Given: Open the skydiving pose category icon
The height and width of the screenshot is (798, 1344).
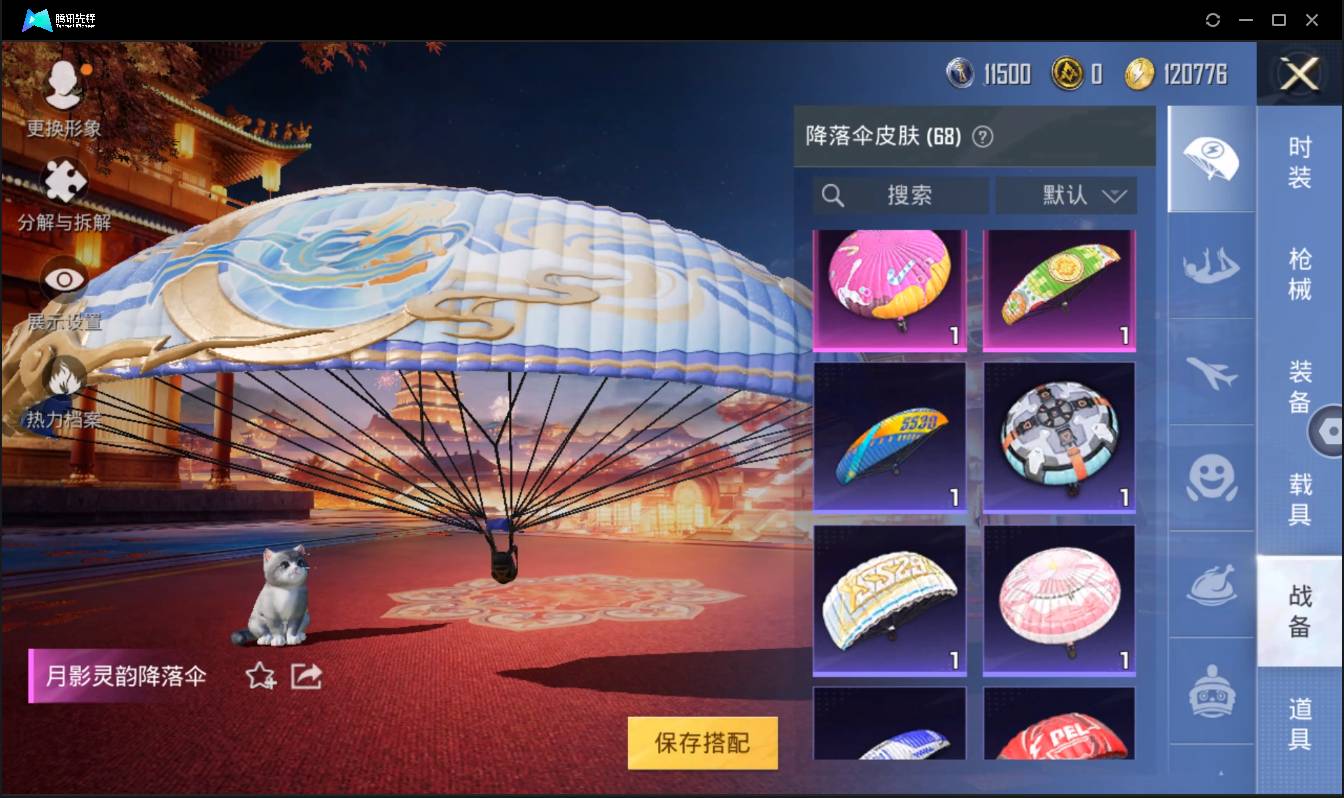Looking at the screenshot, I should point(1210,266).
